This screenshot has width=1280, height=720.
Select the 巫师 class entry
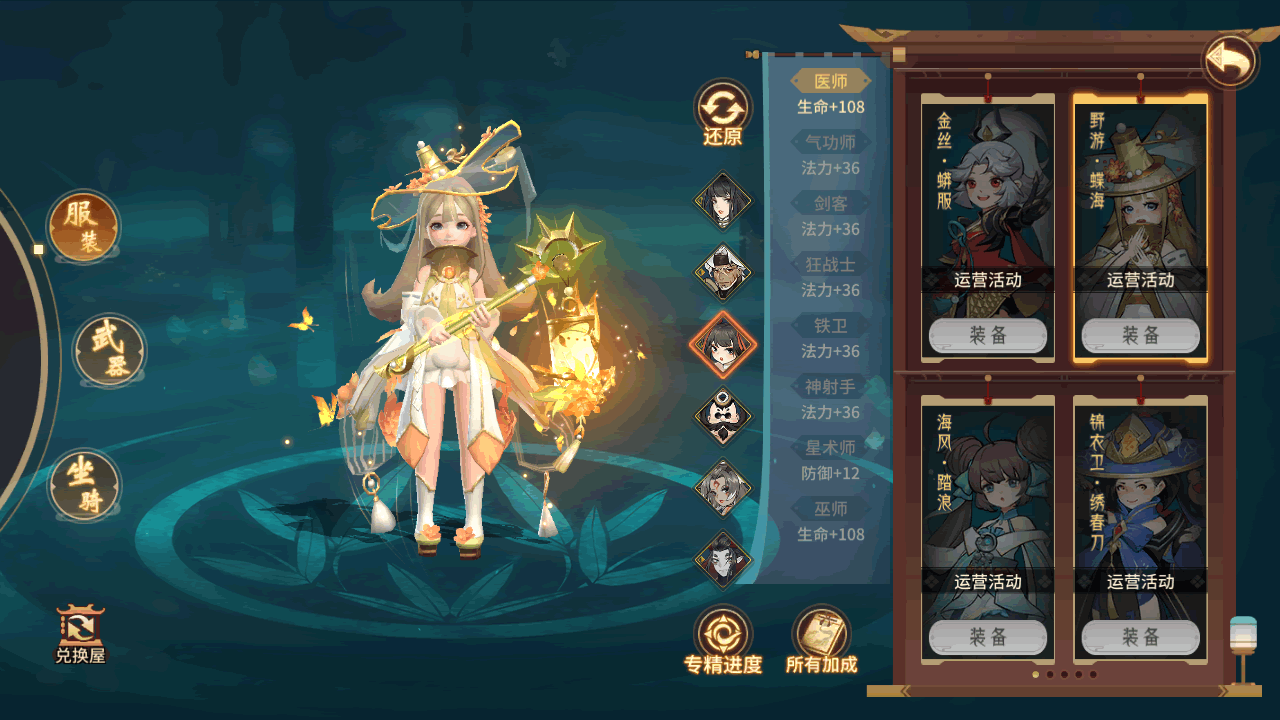[830, 510]
